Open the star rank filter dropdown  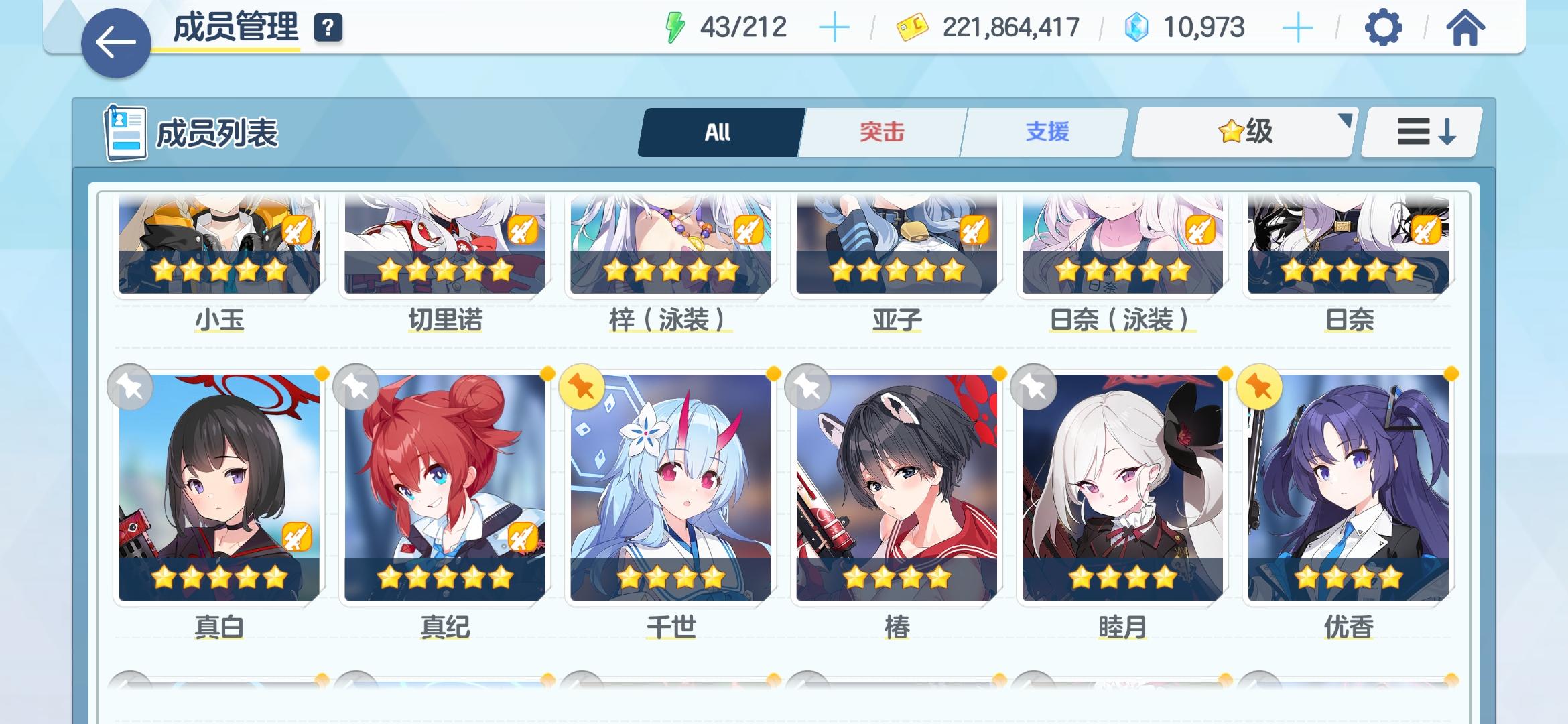click(x=1243, y=131)
